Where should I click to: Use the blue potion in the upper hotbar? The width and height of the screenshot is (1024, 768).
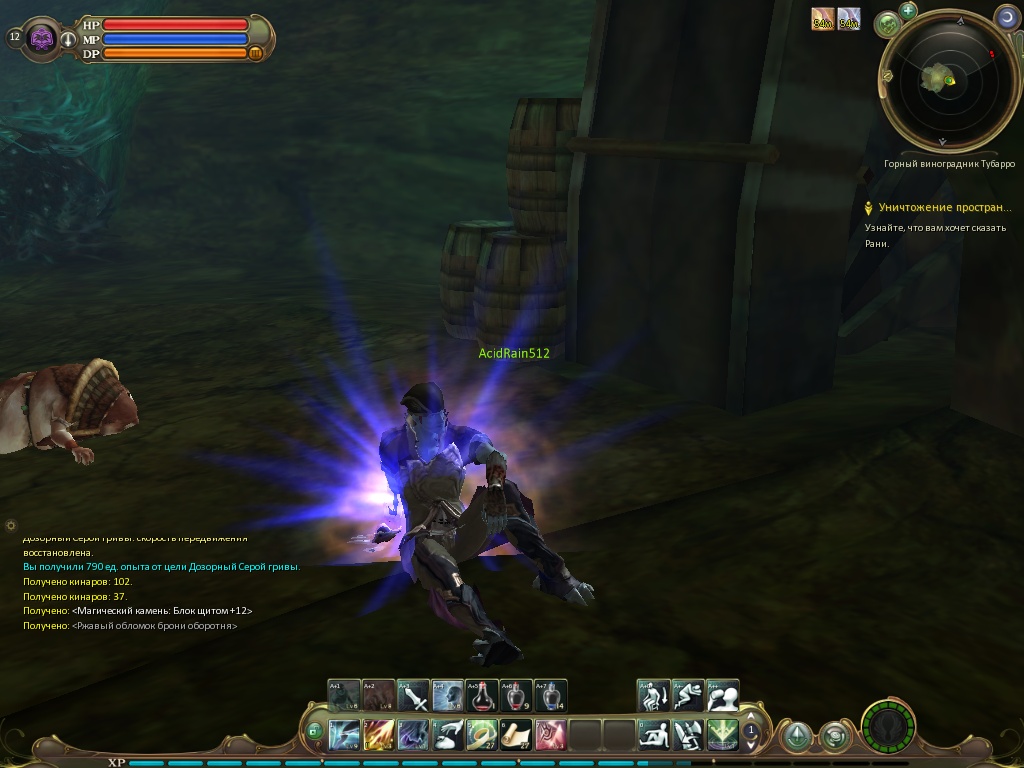[x=551, y=695]
